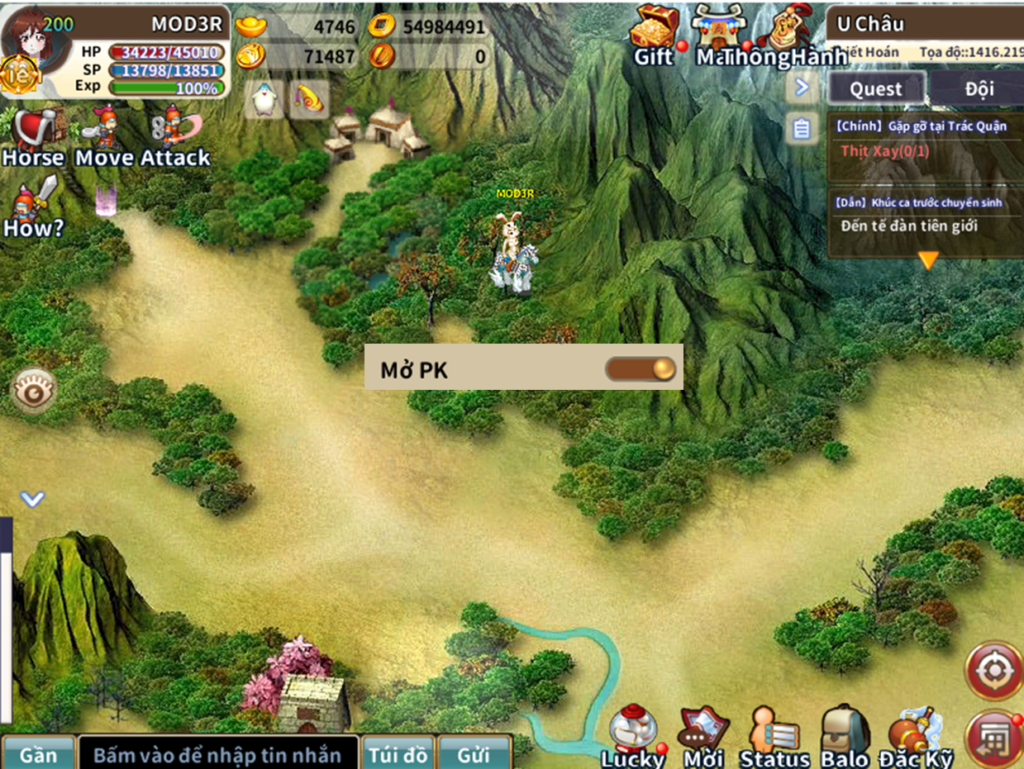The image size is (1024, 769).
Task: Tap the Attack icon
Action: (x=175, y=137)
